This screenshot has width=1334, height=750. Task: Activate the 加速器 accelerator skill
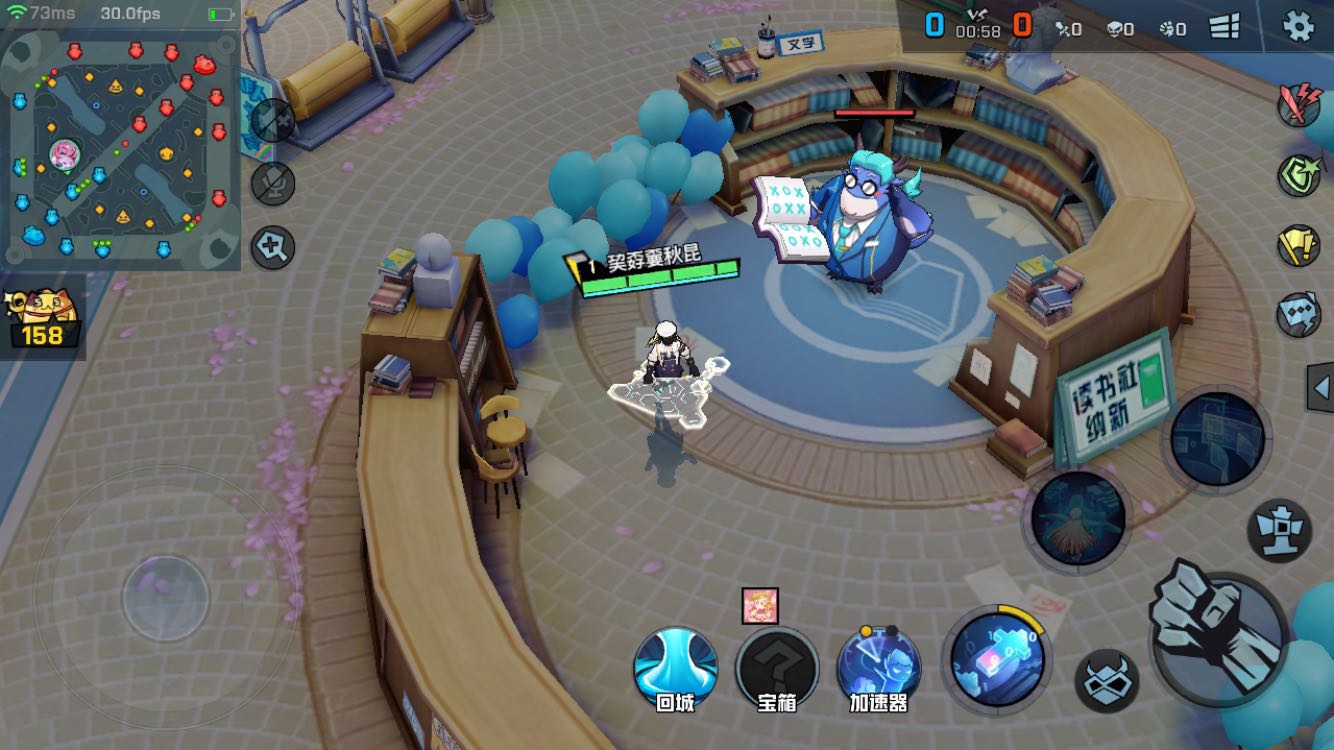(879, 664)
